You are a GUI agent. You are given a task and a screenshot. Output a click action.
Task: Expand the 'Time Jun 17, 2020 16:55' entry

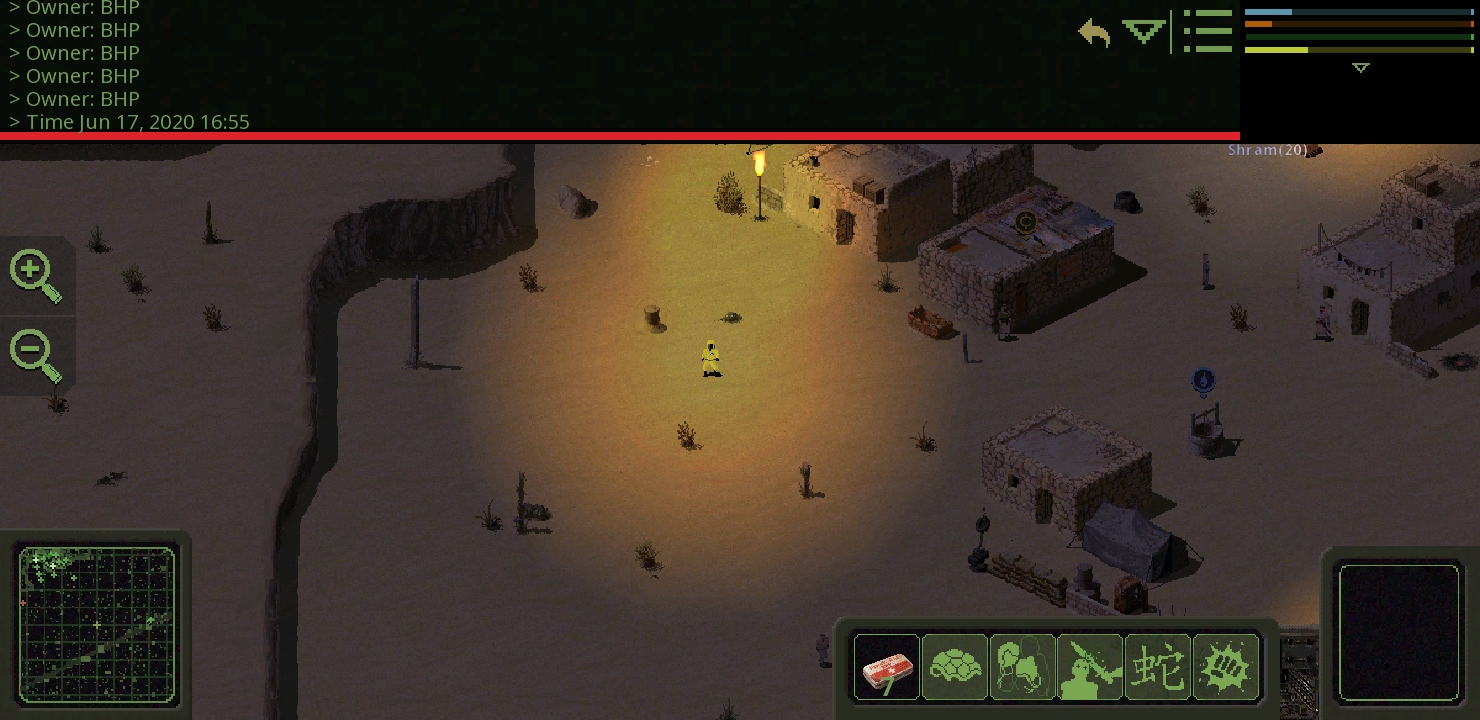(129, 122)
